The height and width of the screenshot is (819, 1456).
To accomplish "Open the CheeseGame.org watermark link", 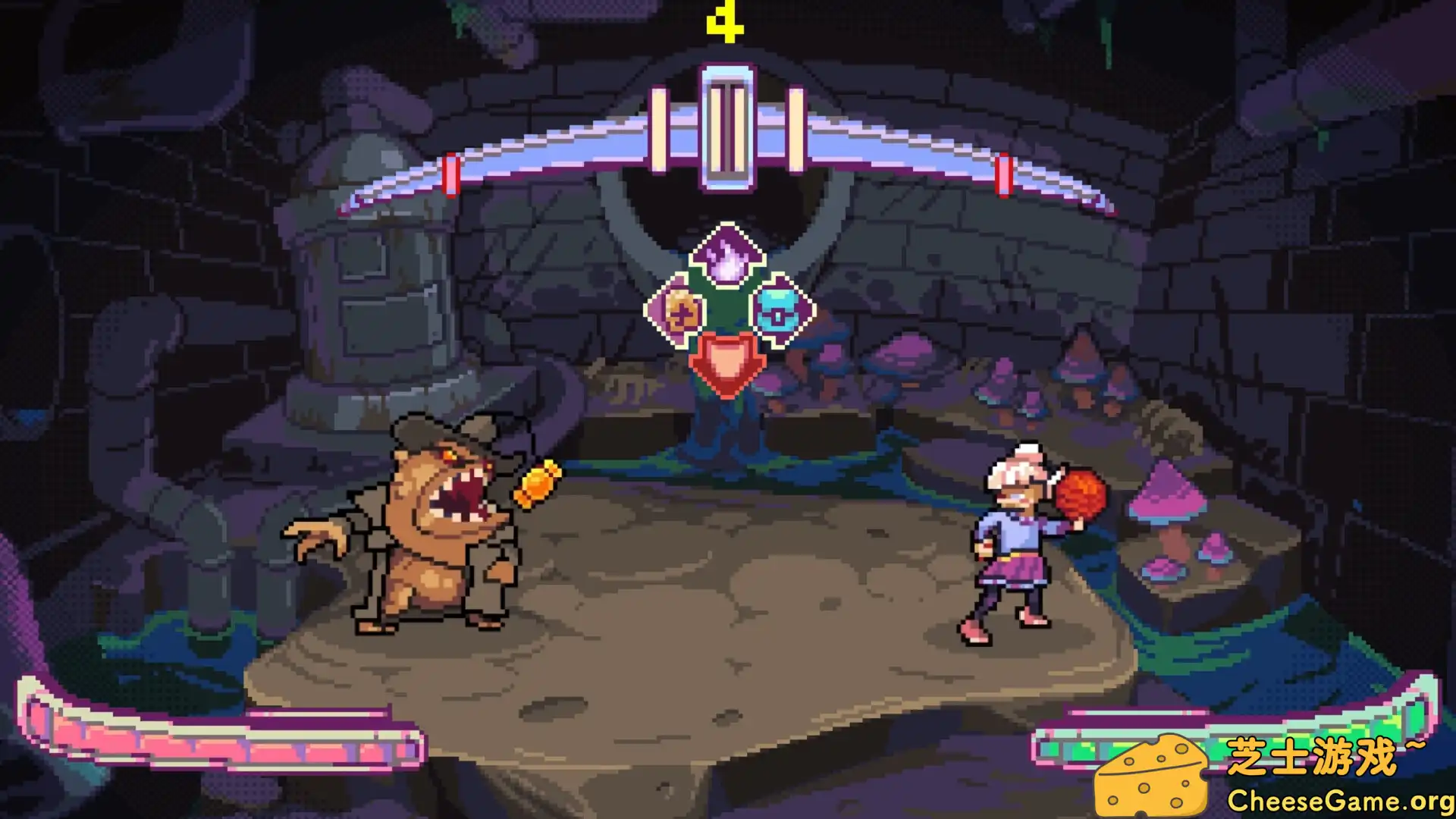I will point(1338,801).
